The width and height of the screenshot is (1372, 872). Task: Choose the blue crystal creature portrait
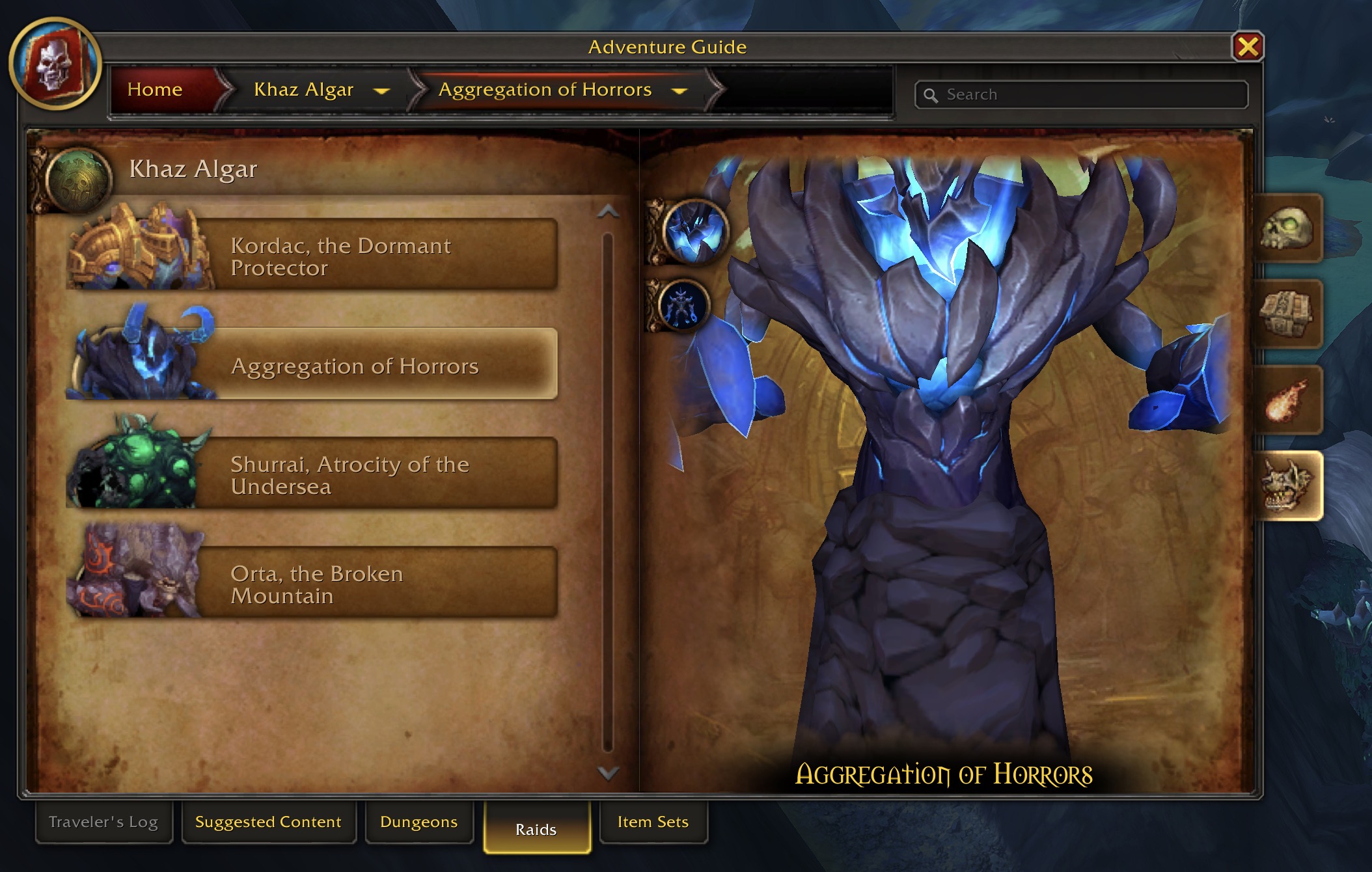(695, 231)
